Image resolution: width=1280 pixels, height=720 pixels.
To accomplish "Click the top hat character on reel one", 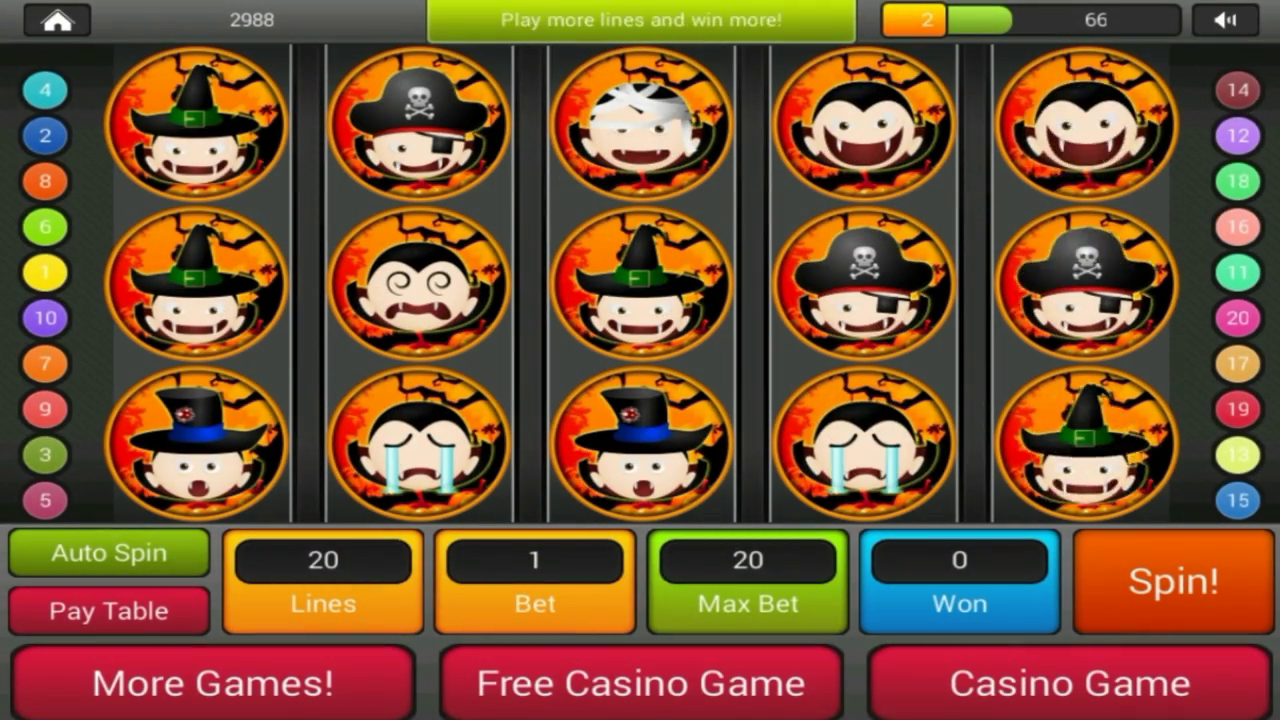I will tap(196, 443).
